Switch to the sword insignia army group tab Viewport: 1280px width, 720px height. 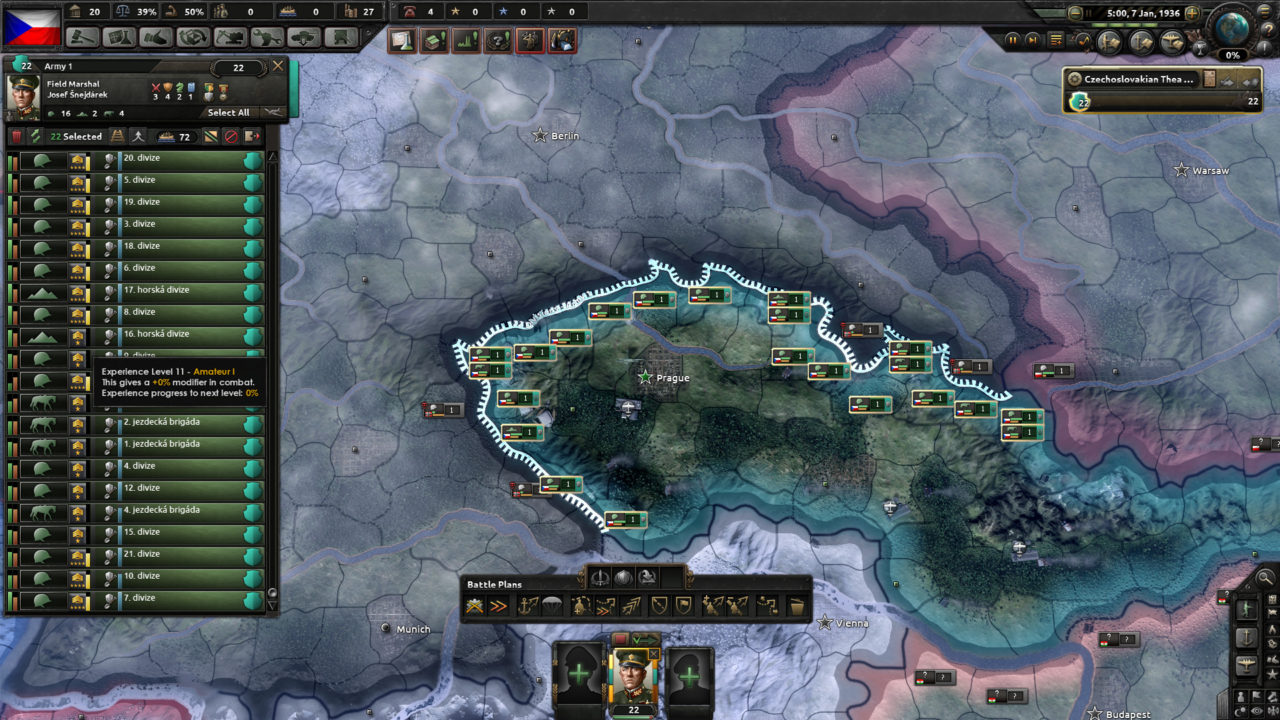(601, 577)
